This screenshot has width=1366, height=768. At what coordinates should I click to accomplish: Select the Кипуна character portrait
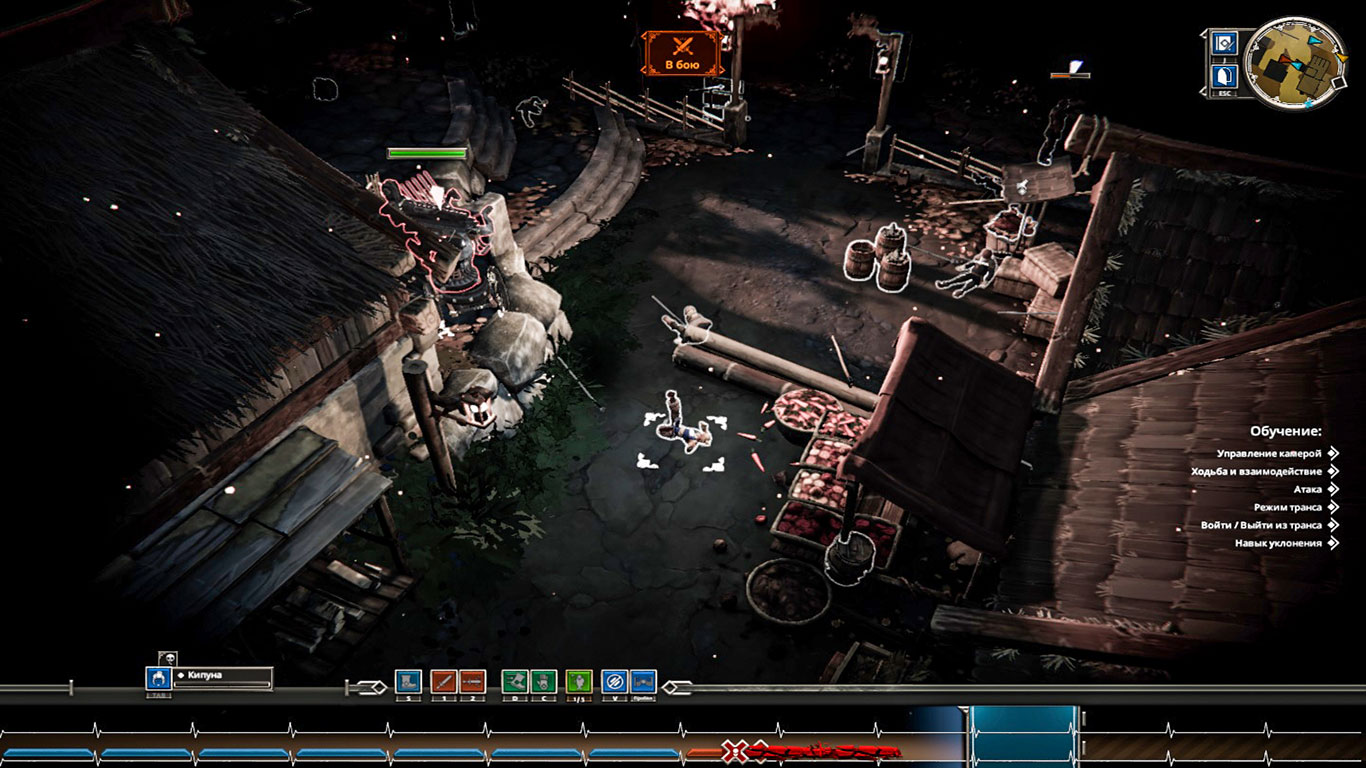158,678
